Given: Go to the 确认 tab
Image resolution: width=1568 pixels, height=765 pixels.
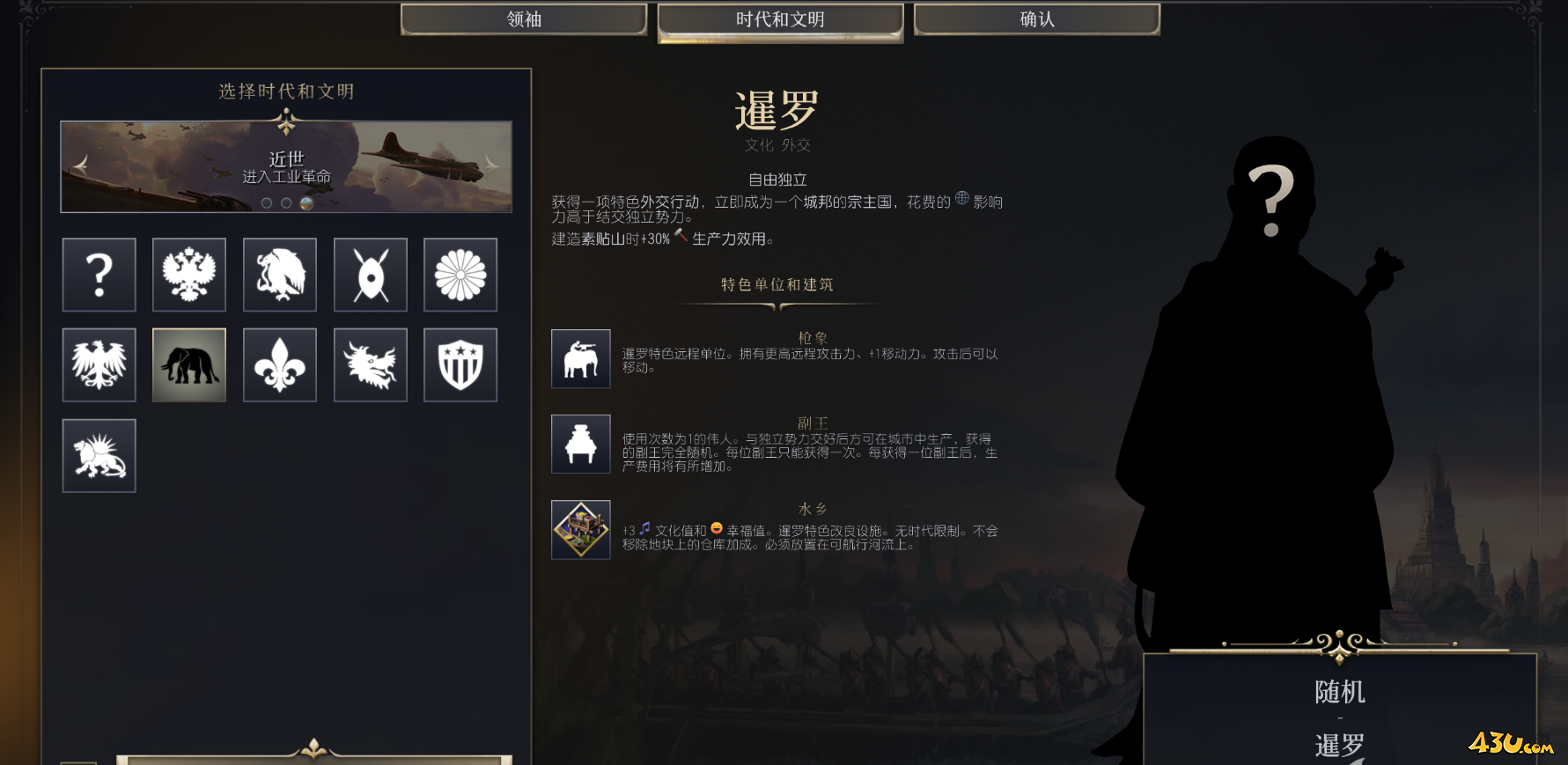Looking at the screenshot, I should (x=1036, y=19).
